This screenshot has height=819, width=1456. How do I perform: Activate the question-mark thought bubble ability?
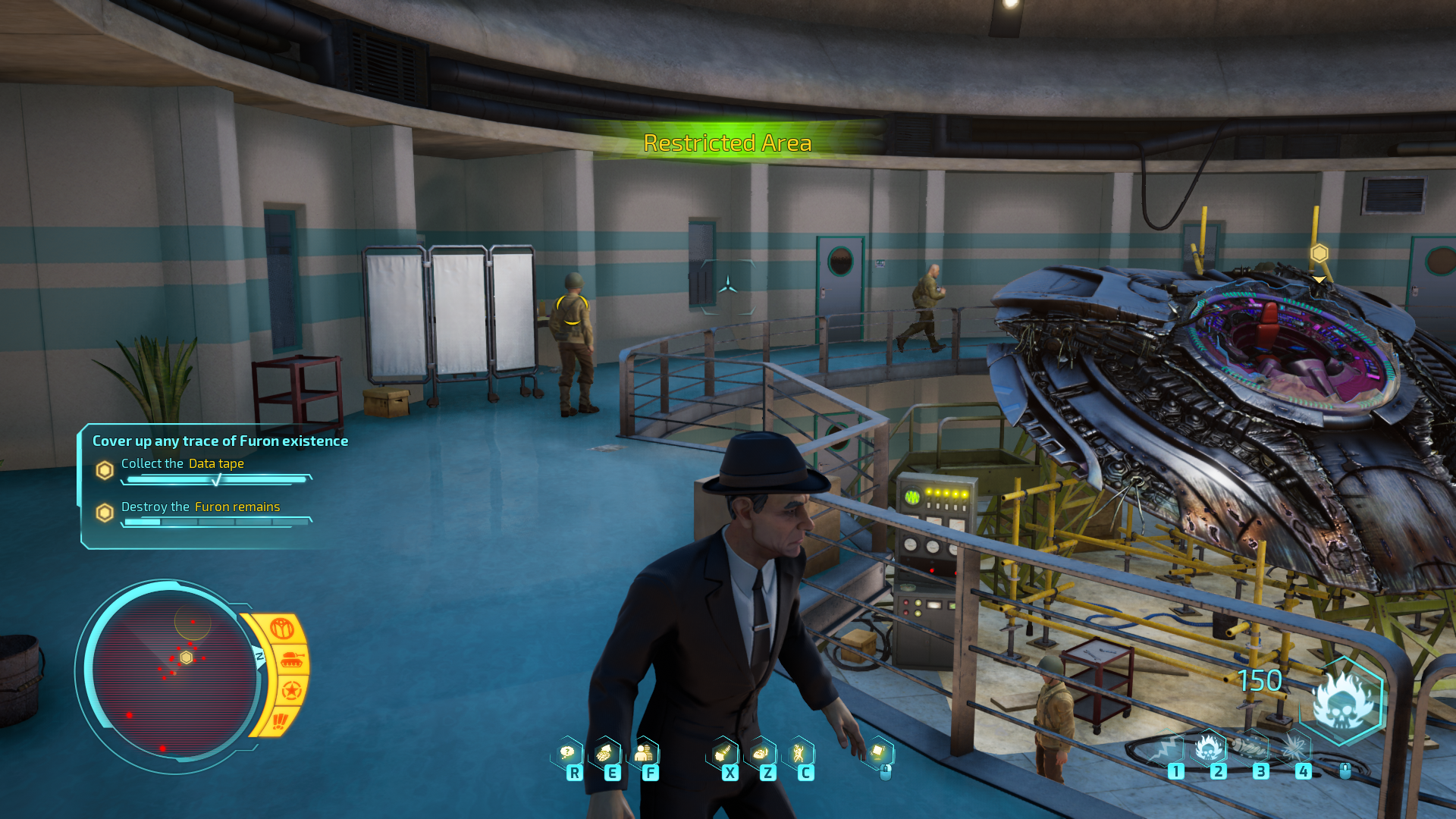tap(567, 752)
